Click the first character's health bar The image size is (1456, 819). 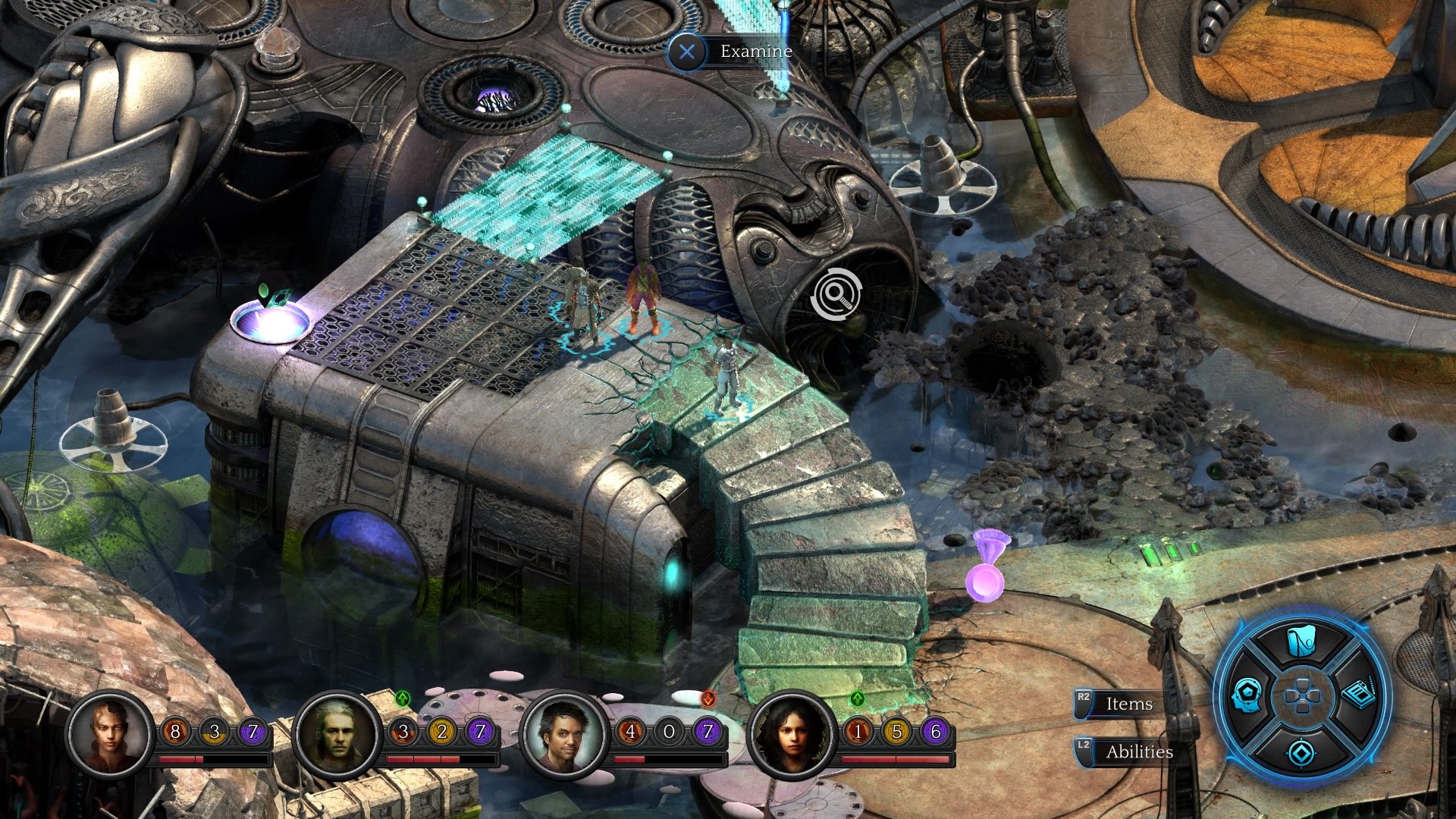point(215,758)
